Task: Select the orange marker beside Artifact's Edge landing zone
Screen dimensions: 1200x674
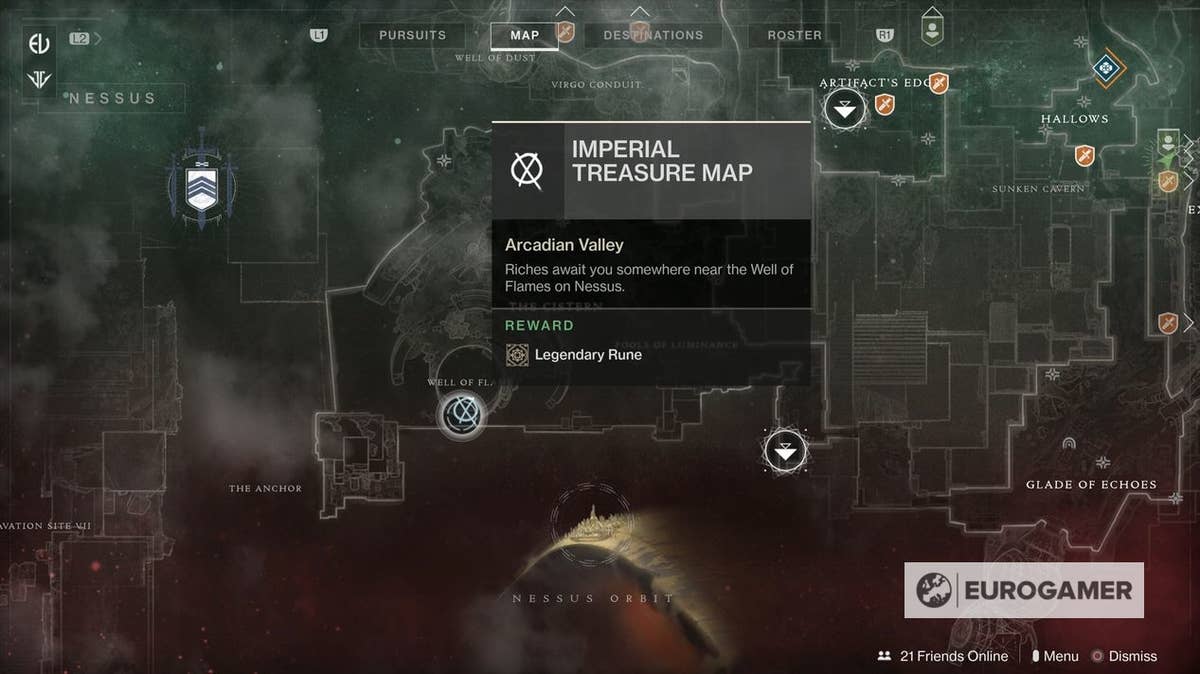Action: [885, 104]
